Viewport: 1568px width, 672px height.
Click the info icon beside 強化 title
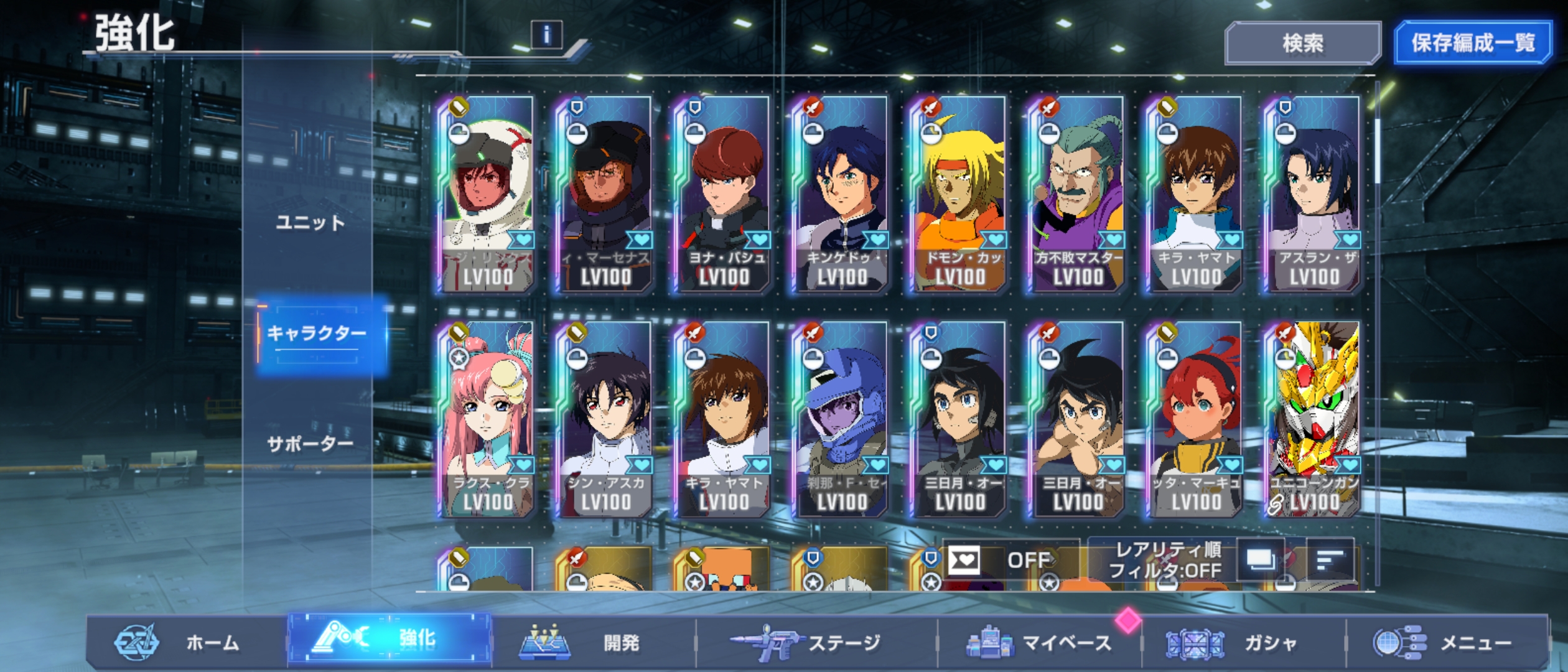[x=546, y=35]
